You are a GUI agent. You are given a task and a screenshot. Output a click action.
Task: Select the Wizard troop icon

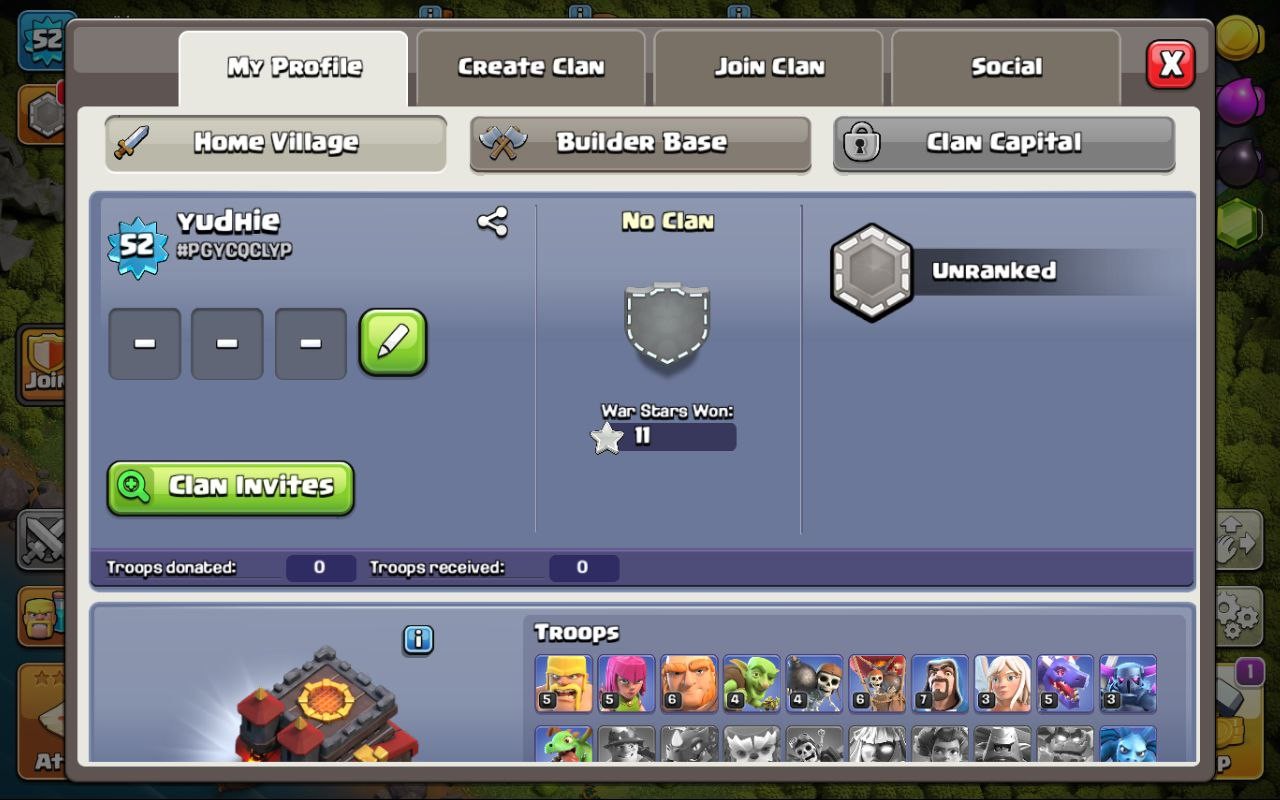click(x=939, y=683)
